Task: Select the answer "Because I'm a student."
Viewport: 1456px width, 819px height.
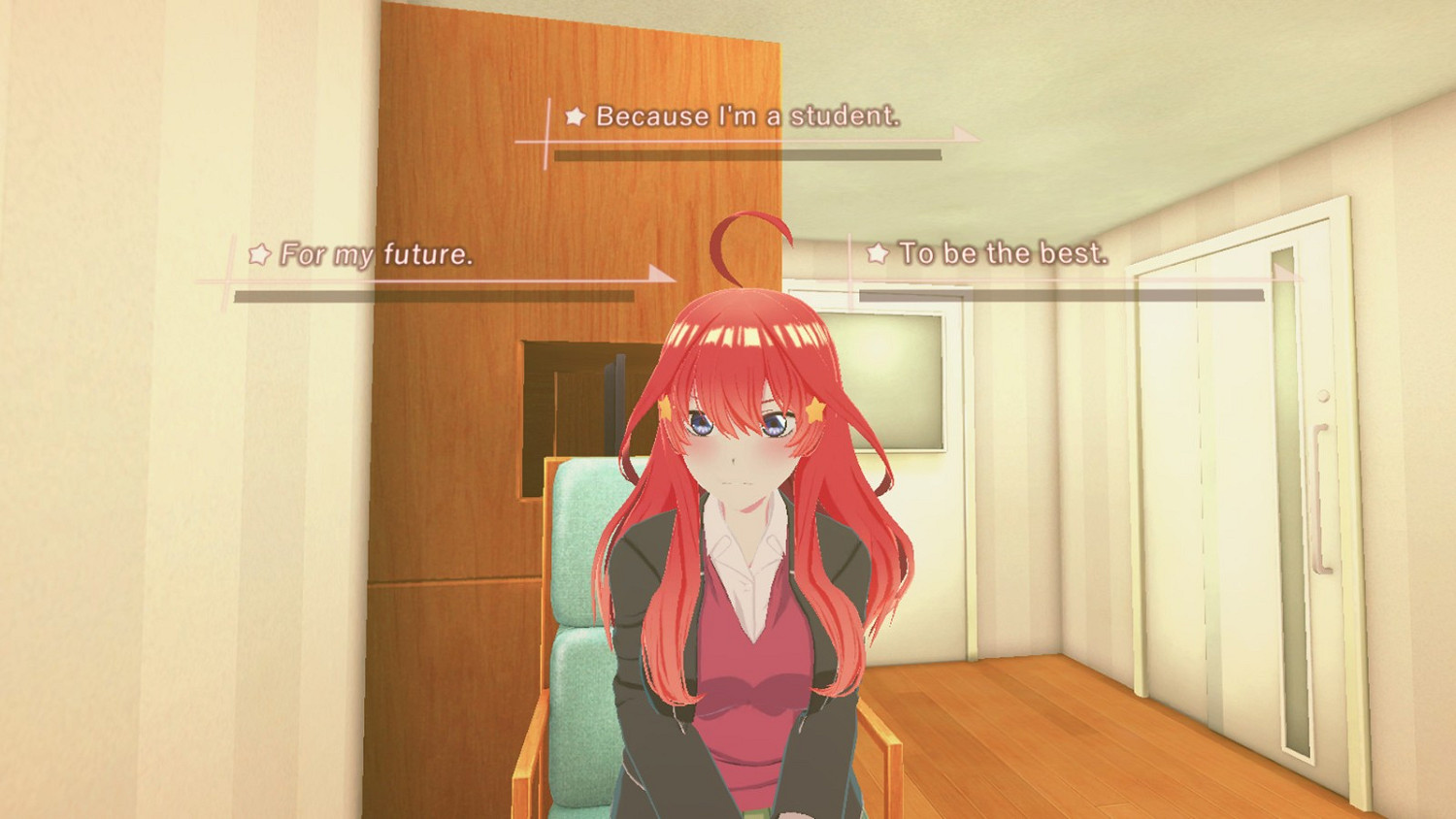Action: (747, 116)
